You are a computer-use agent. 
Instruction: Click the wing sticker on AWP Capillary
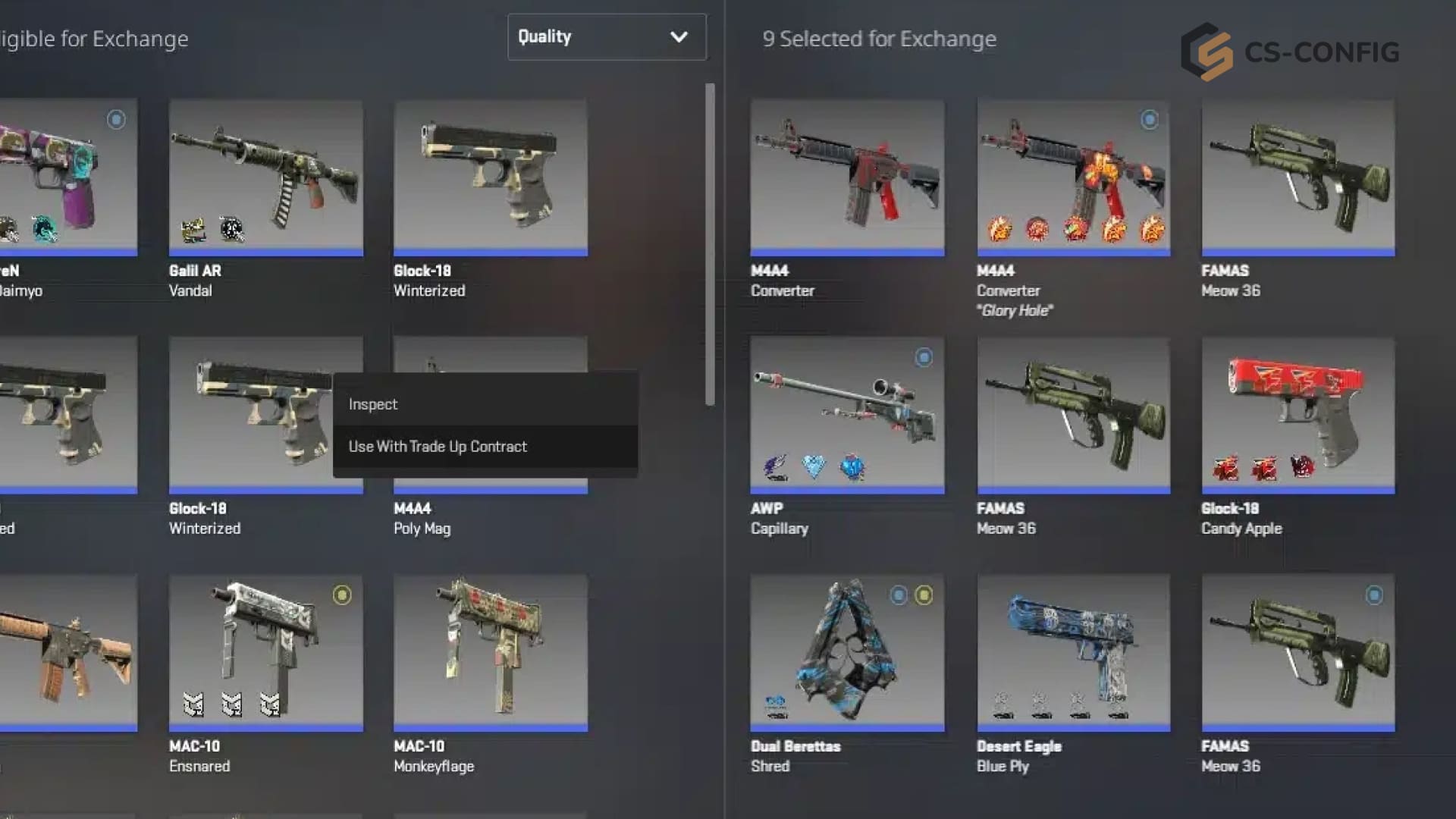click(775, 468)
